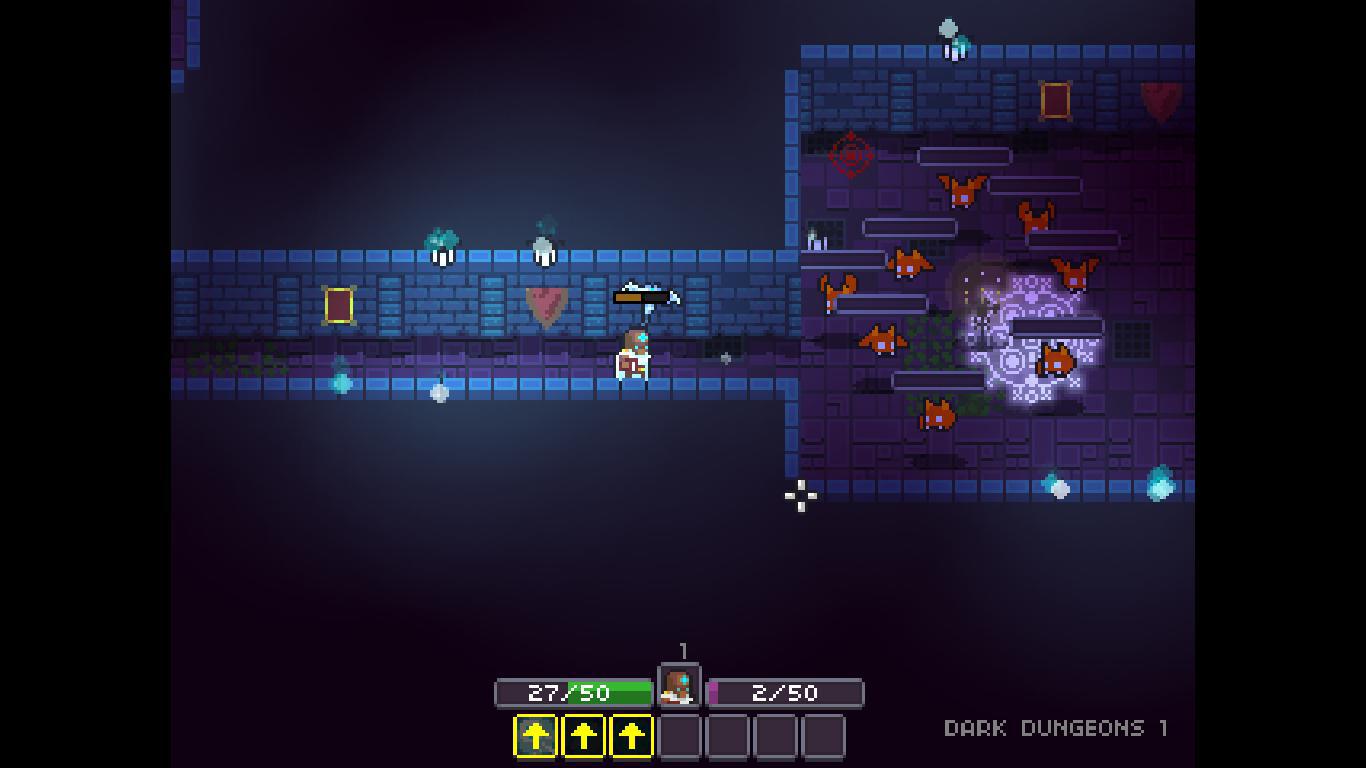The image size is (1366, 768).
Task: Click the red heart shield in the top right
Action: (1157, 101)
